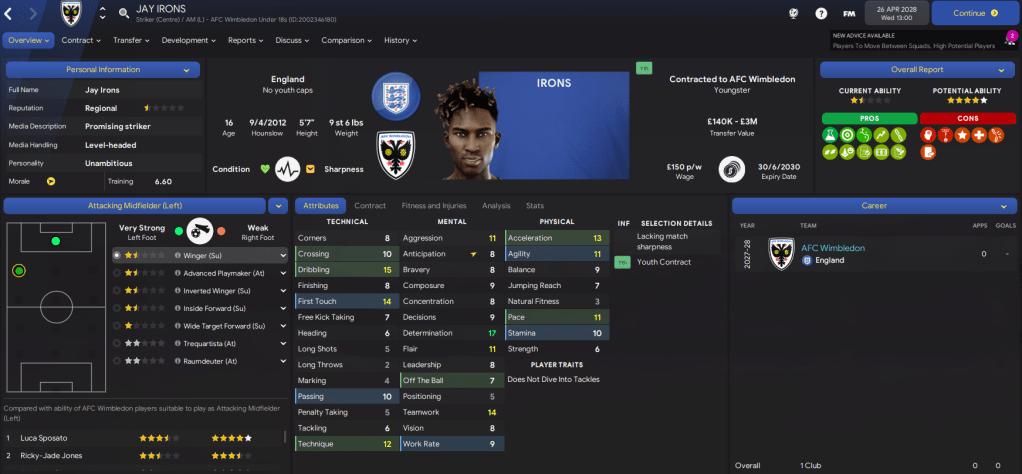Open the FM menu button
The width and height of the screenshot is (1022, 474).
[849, 13]
